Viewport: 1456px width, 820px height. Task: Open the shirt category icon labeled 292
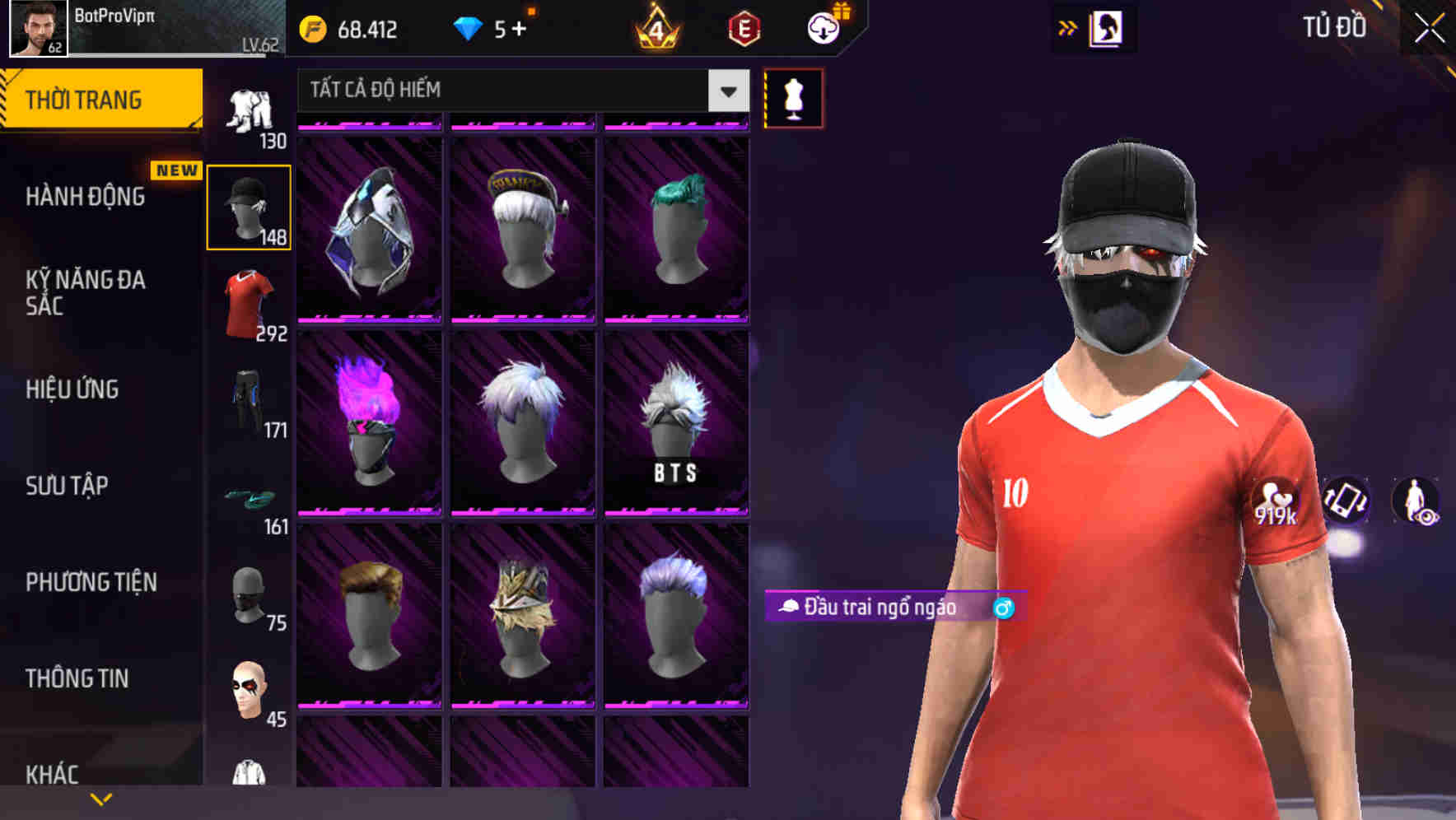248,296
